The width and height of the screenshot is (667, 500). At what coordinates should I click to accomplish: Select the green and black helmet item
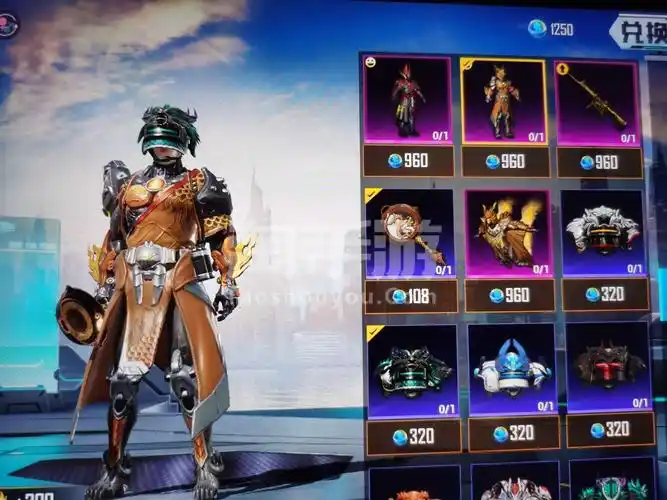(x=413, y=370)
